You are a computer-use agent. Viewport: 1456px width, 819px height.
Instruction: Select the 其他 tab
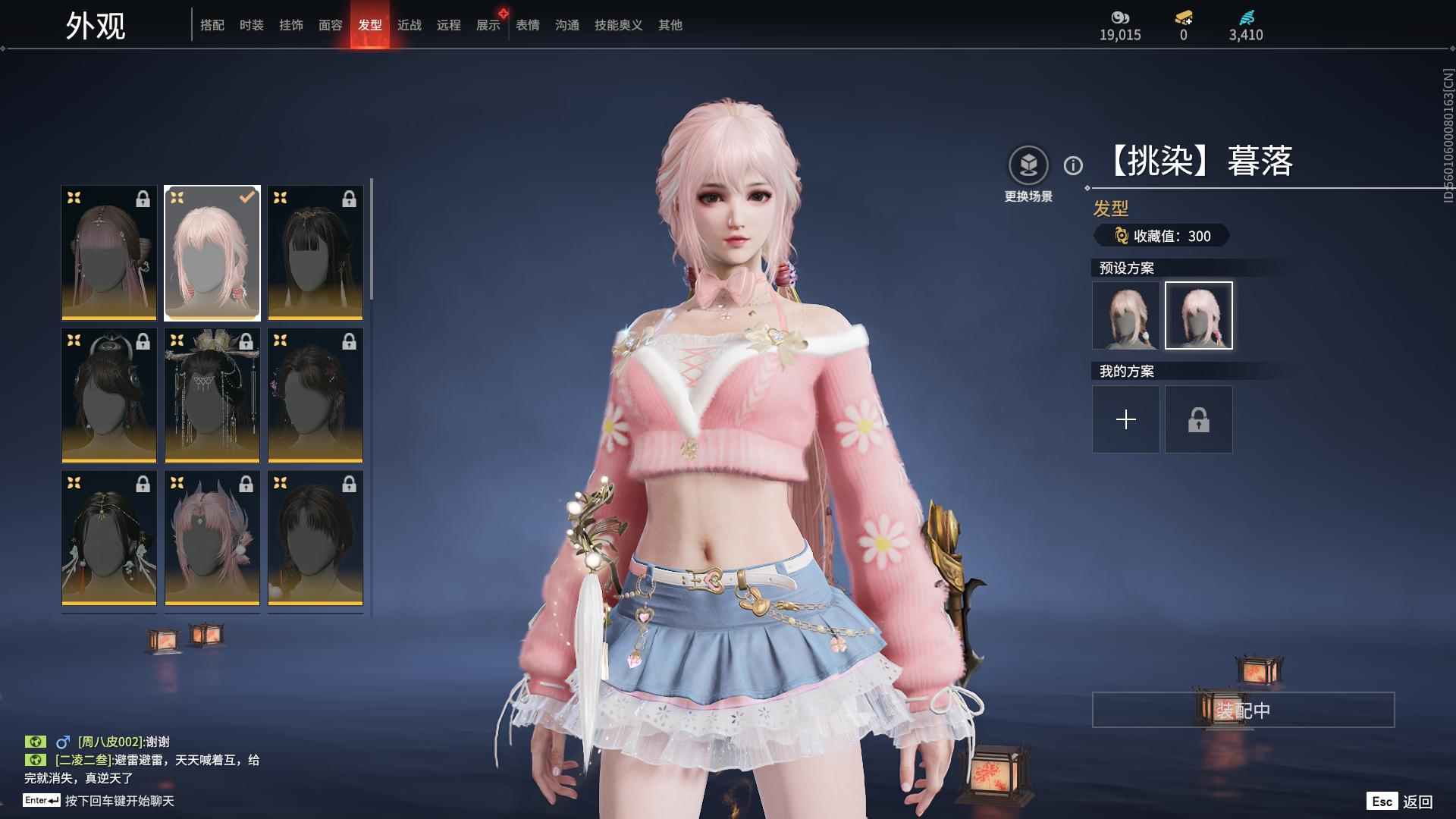670,25
